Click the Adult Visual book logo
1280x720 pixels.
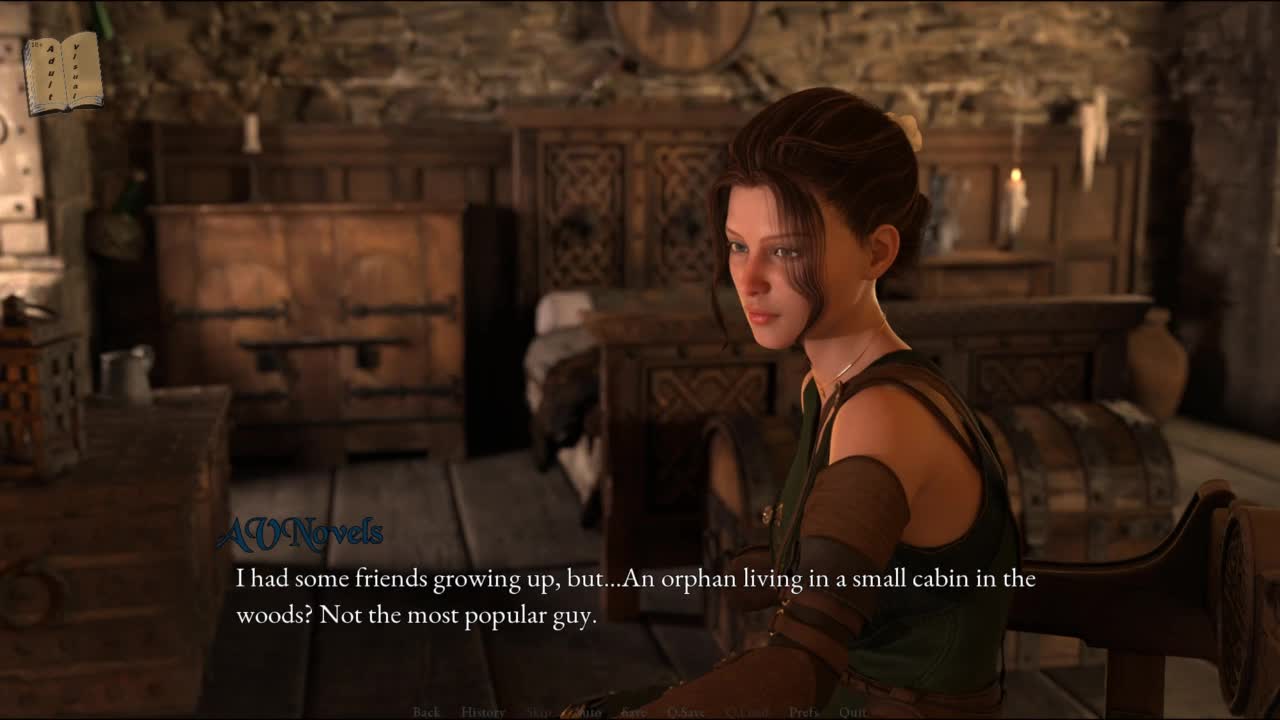pos(63,73)
